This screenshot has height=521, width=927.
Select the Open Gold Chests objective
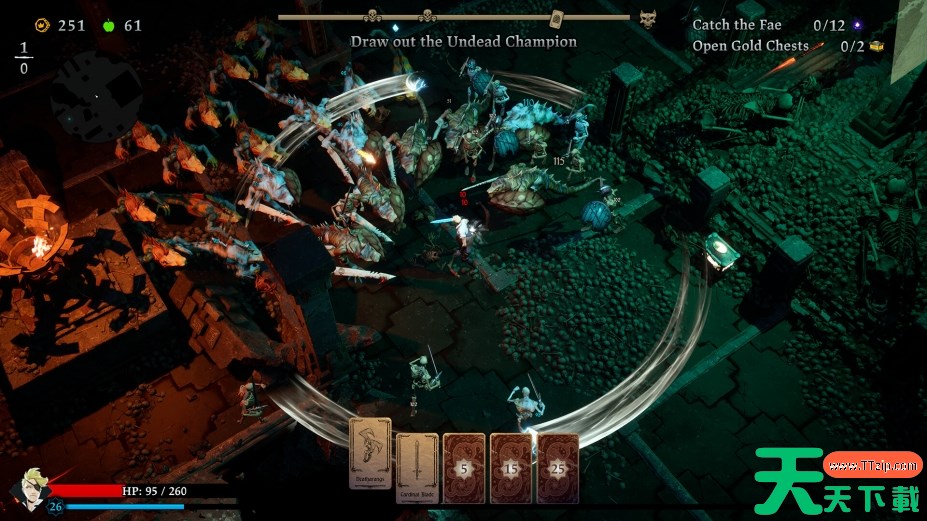(750, 46)
